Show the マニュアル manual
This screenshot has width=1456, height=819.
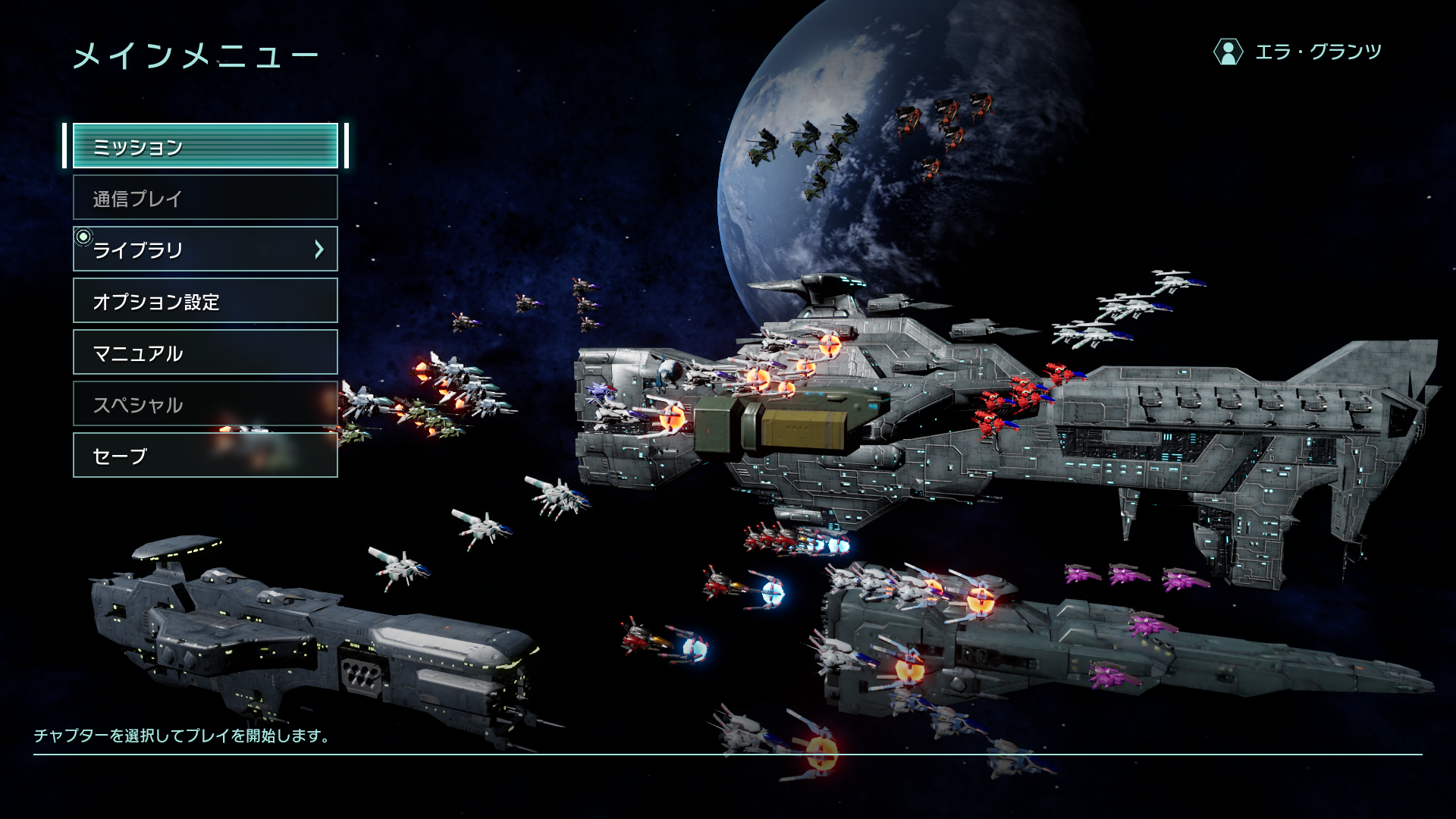click(x=205, y=353)
